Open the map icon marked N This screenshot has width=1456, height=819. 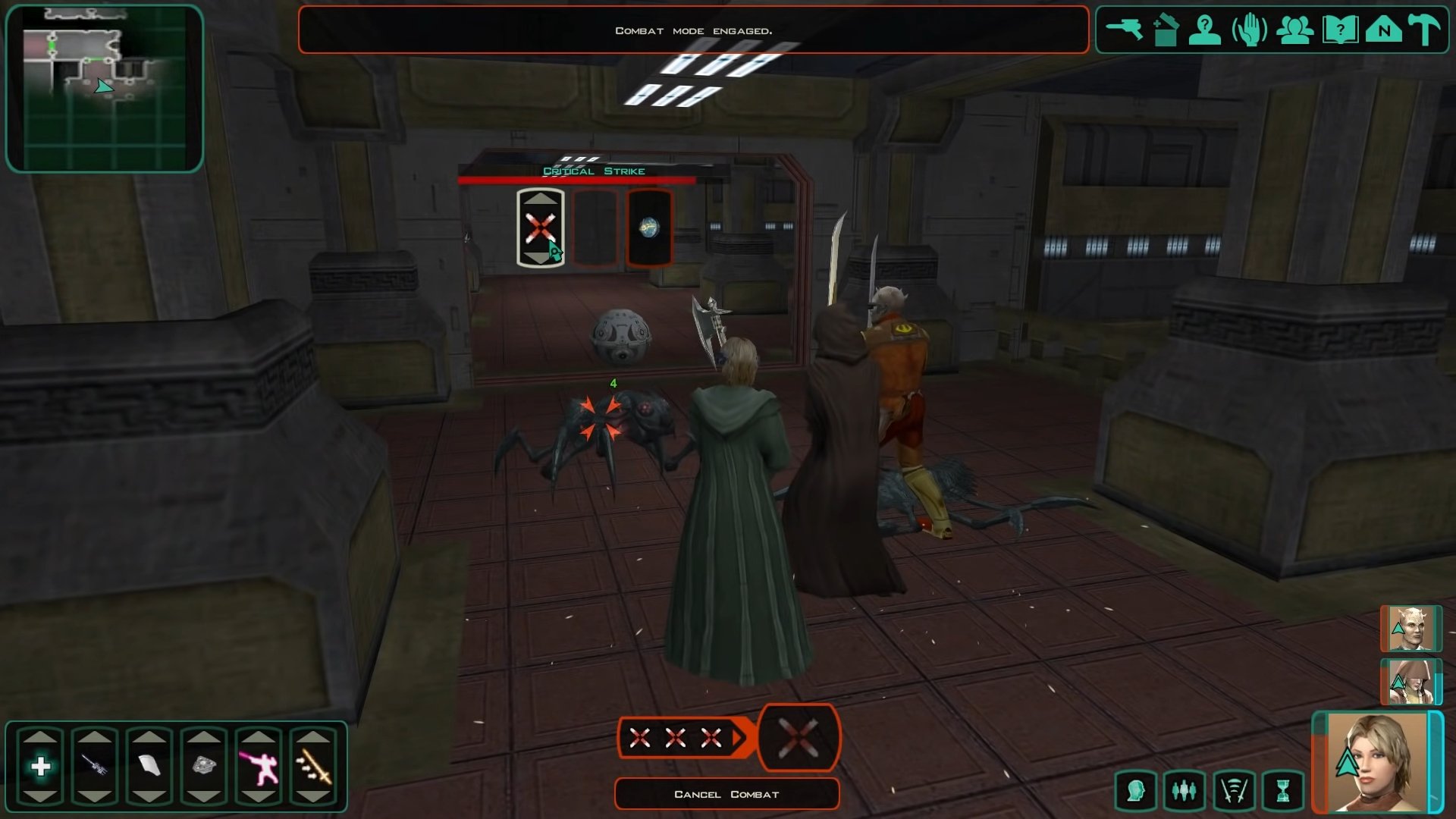pos(1384,30)
